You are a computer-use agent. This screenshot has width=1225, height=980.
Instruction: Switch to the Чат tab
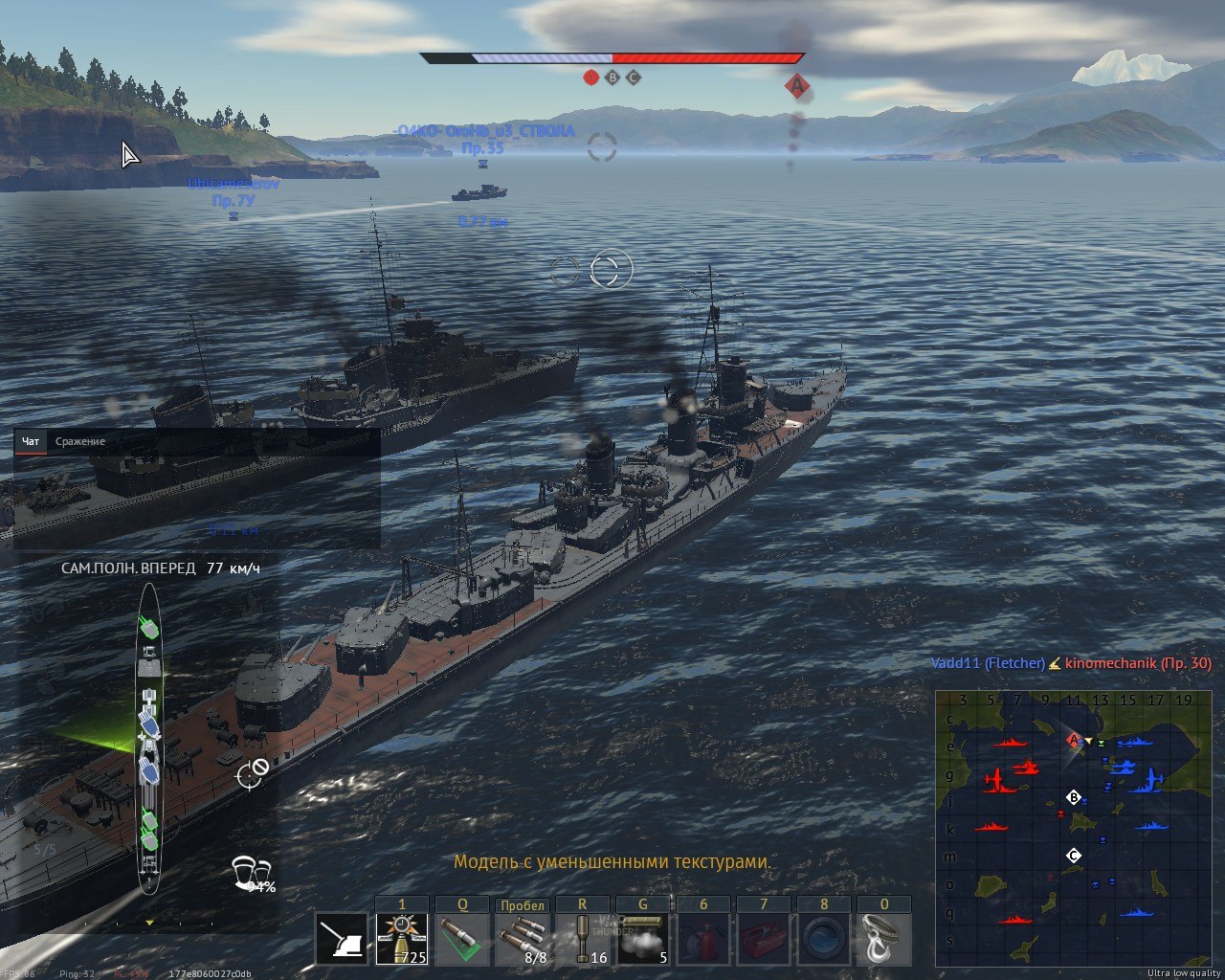31,441
